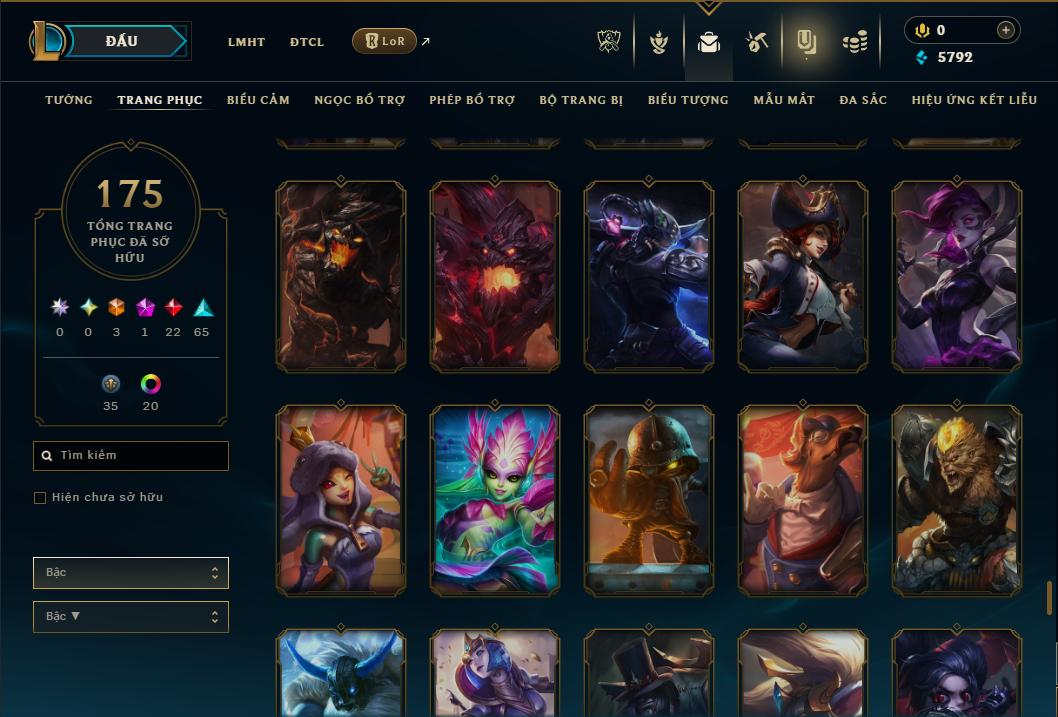Select the NGỌC BỔ TRỢ tab
The width and height of the screenshot is (1058, 717).
(x=360, y=100)
